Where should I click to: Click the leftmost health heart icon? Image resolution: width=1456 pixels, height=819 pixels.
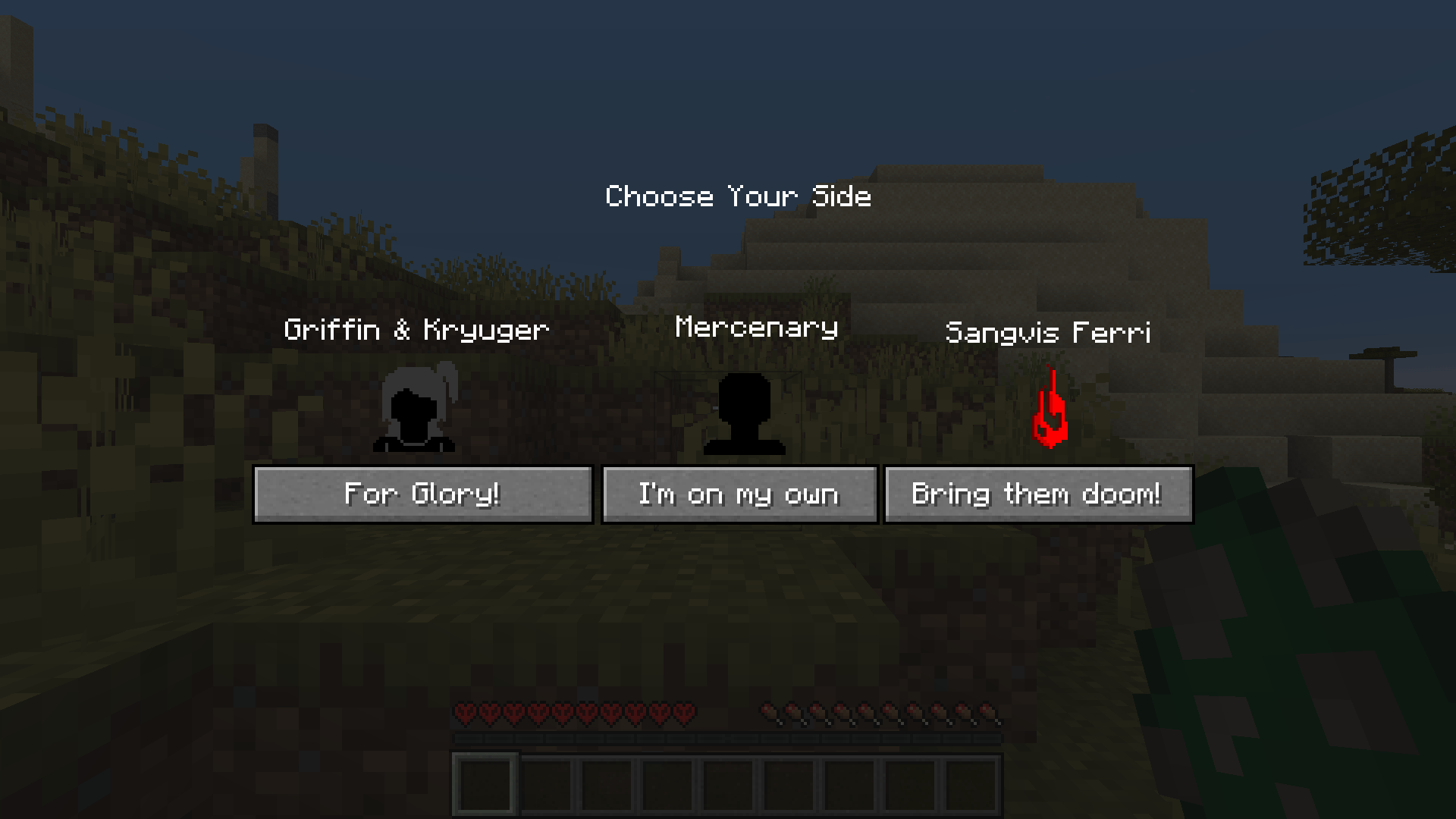pos(463,713)
